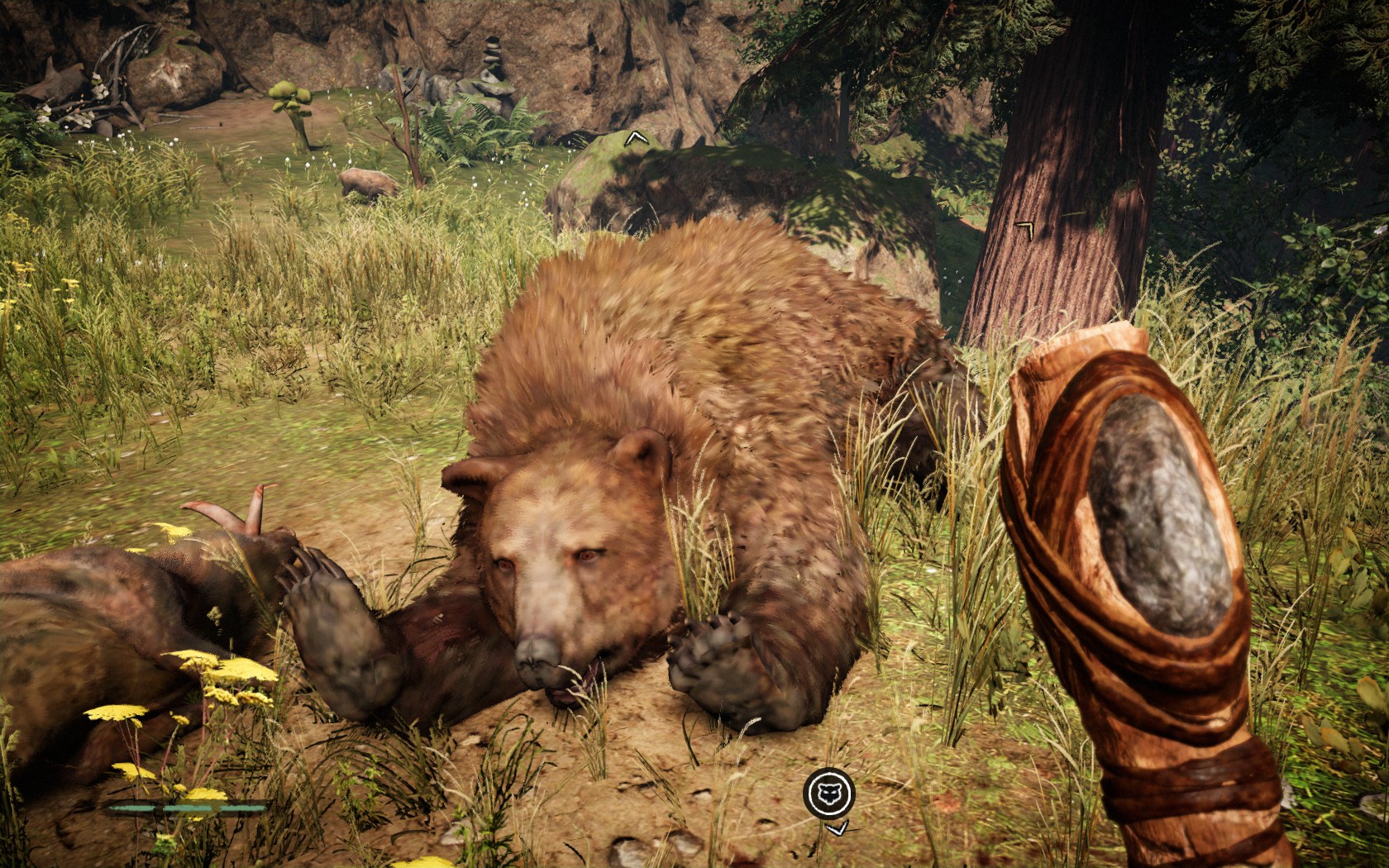Click the white chevron marker on the mossy rock
Screen dimensions: 1389x868
click(x=635, y=138)
